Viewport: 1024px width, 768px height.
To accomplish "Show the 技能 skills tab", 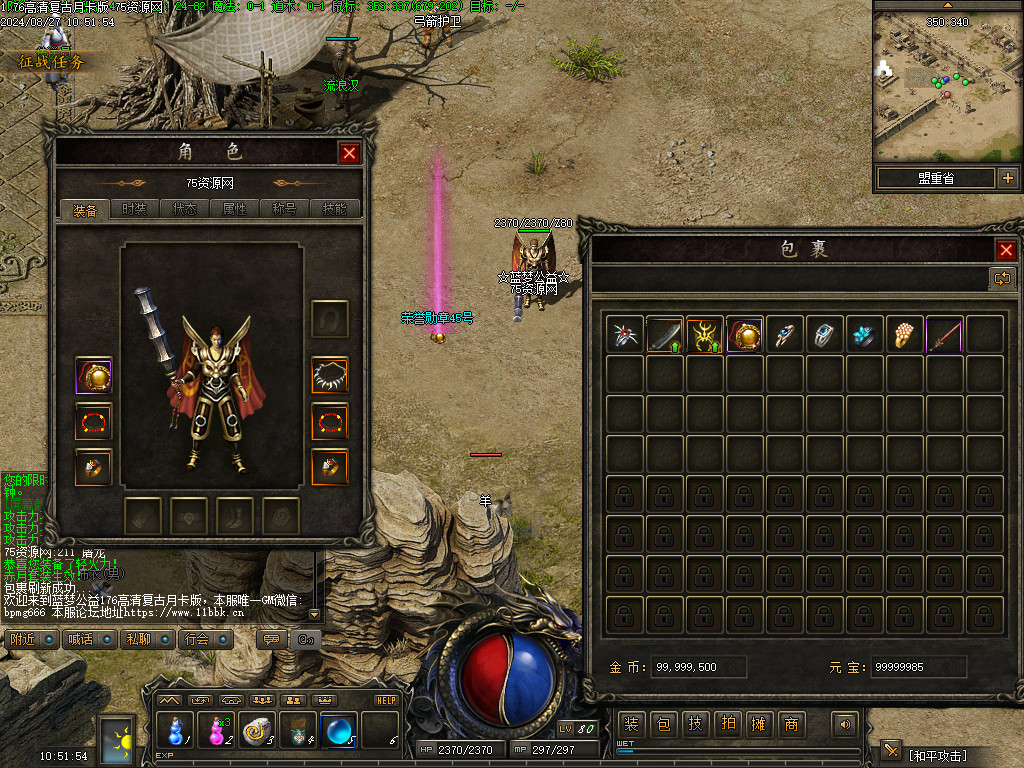I will tap(334, 210).
